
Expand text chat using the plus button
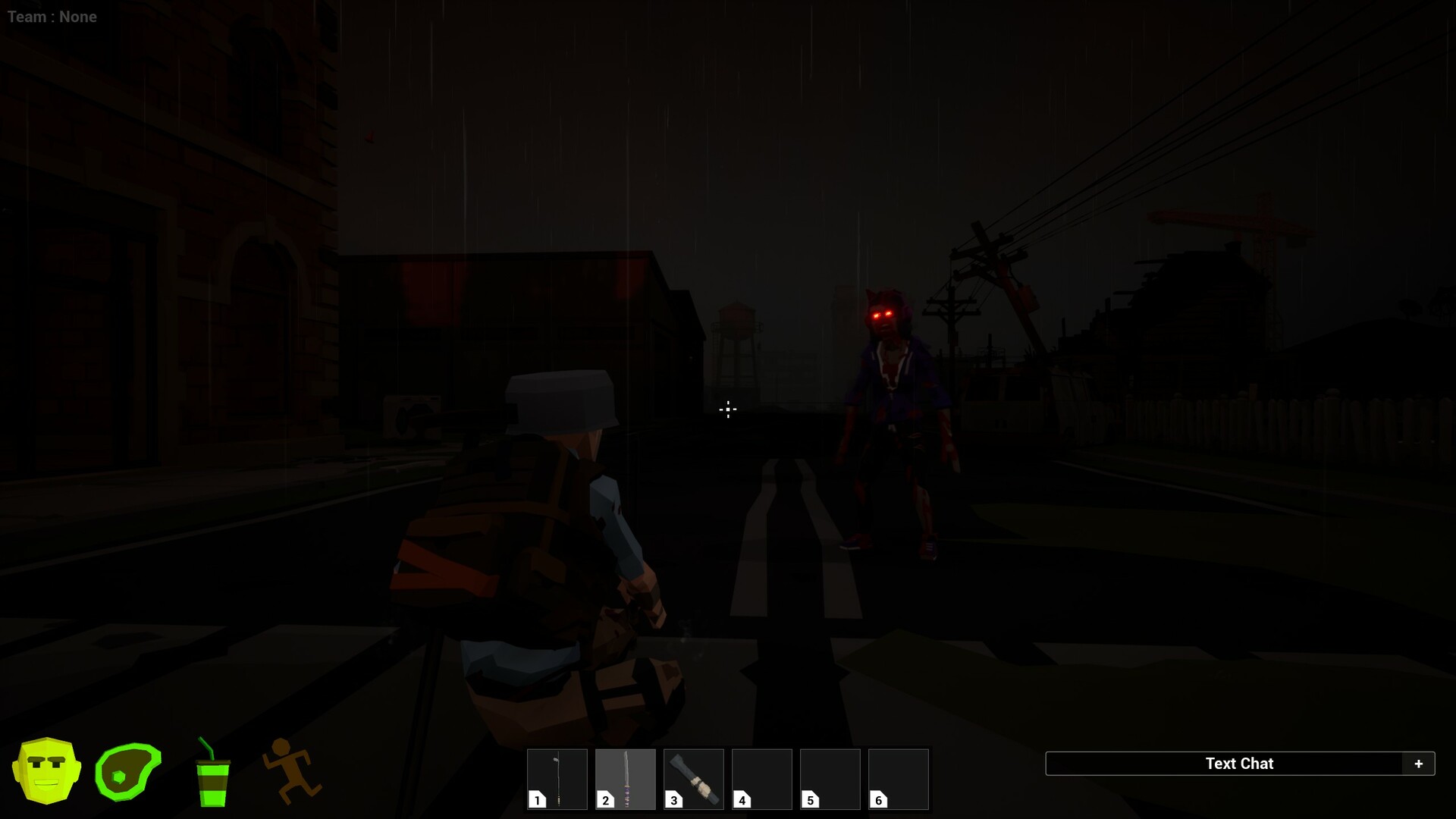coord(1419,764)
